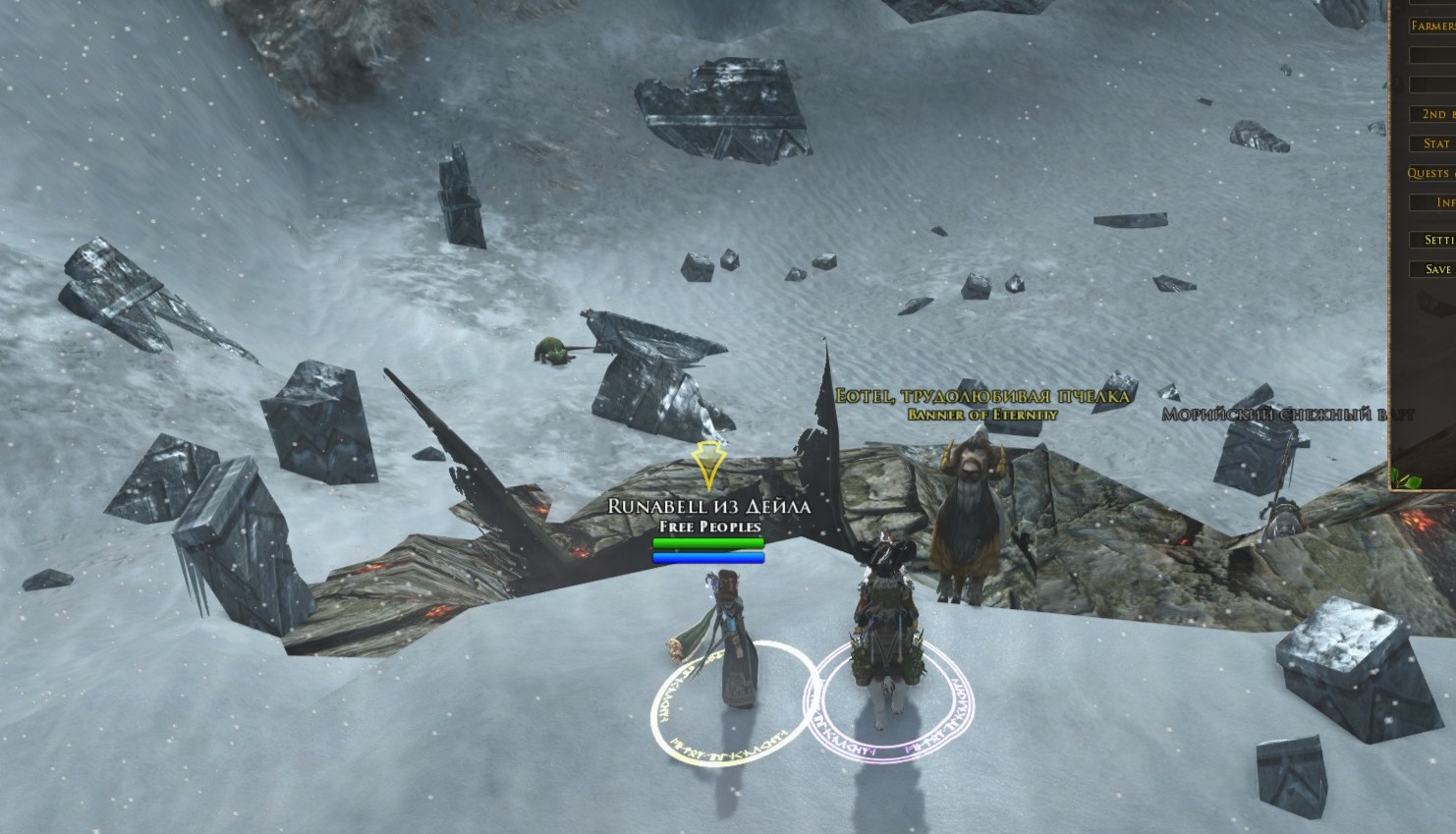The width and height of the screenshot is (1456, 834).
Task: Open the Farmers button in the side panel
Action: [1432, 27]
